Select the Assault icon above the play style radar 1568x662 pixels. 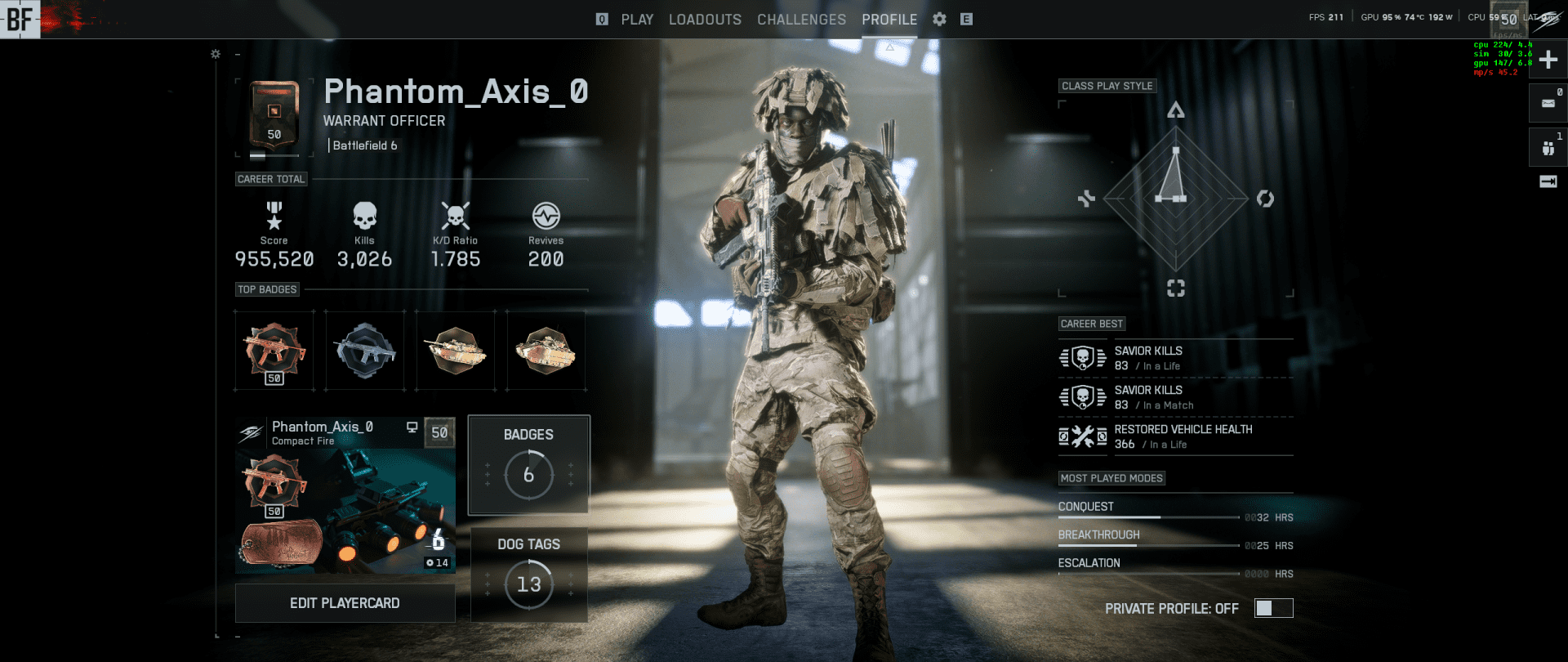pos(1176,109)
